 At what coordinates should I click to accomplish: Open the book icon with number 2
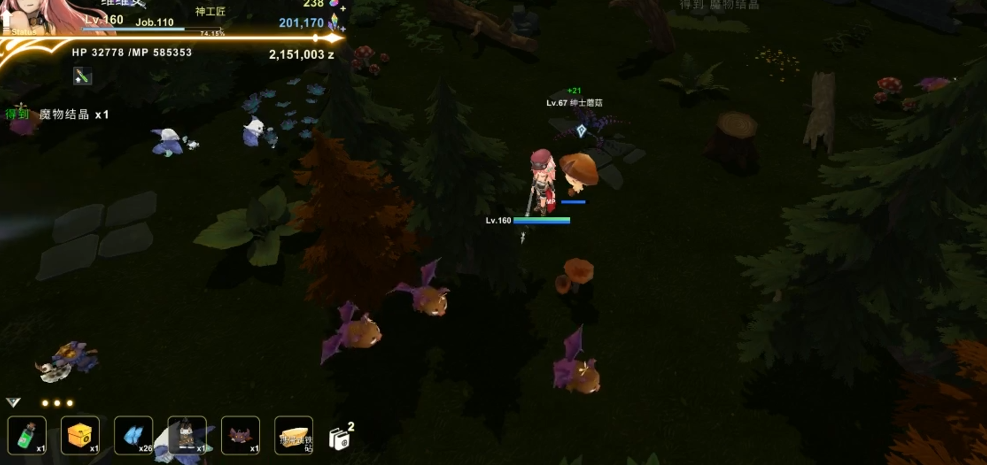338,435
